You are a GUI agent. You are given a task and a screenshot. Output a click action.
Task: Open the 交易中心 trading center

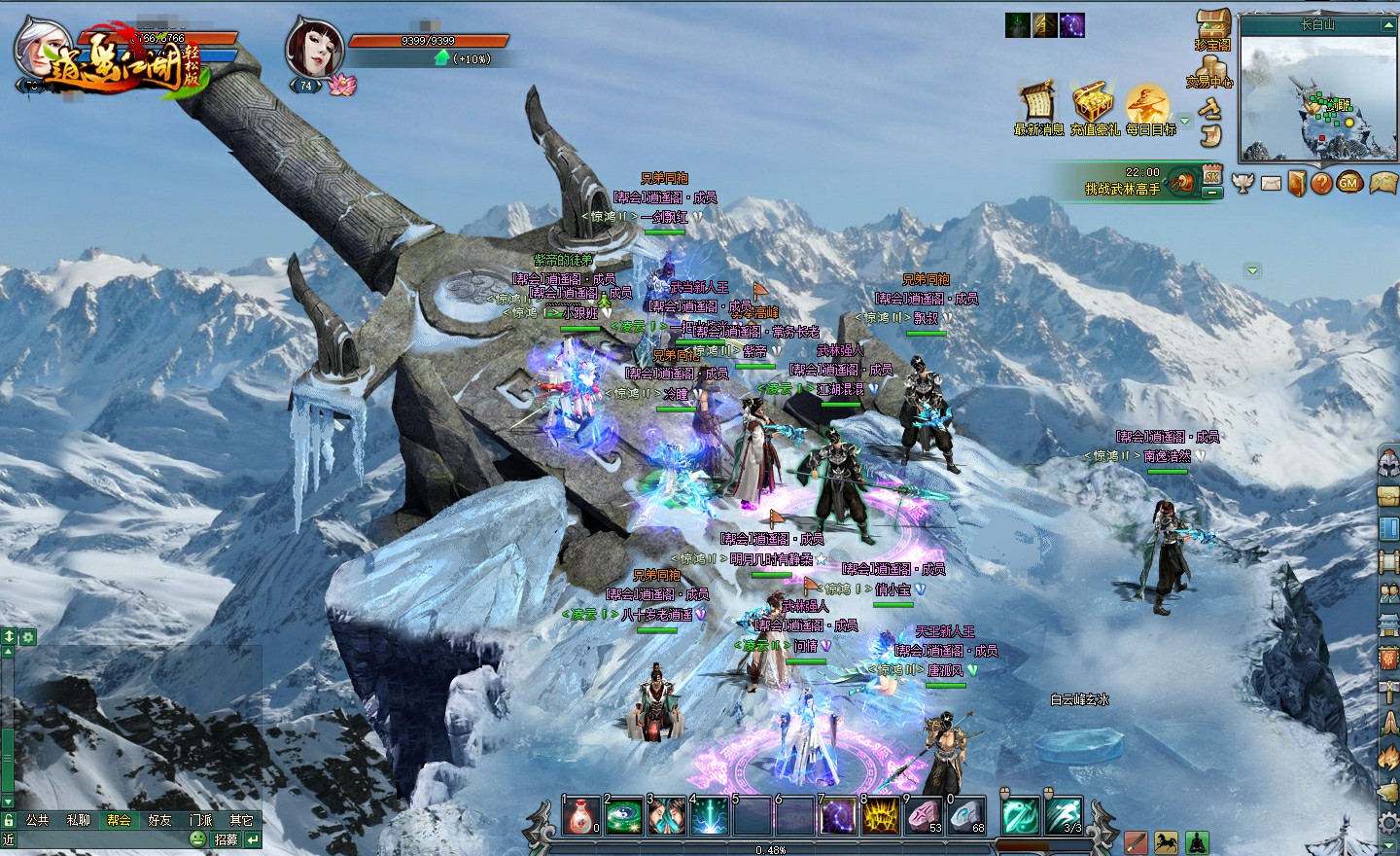[x=1210, y=70]
